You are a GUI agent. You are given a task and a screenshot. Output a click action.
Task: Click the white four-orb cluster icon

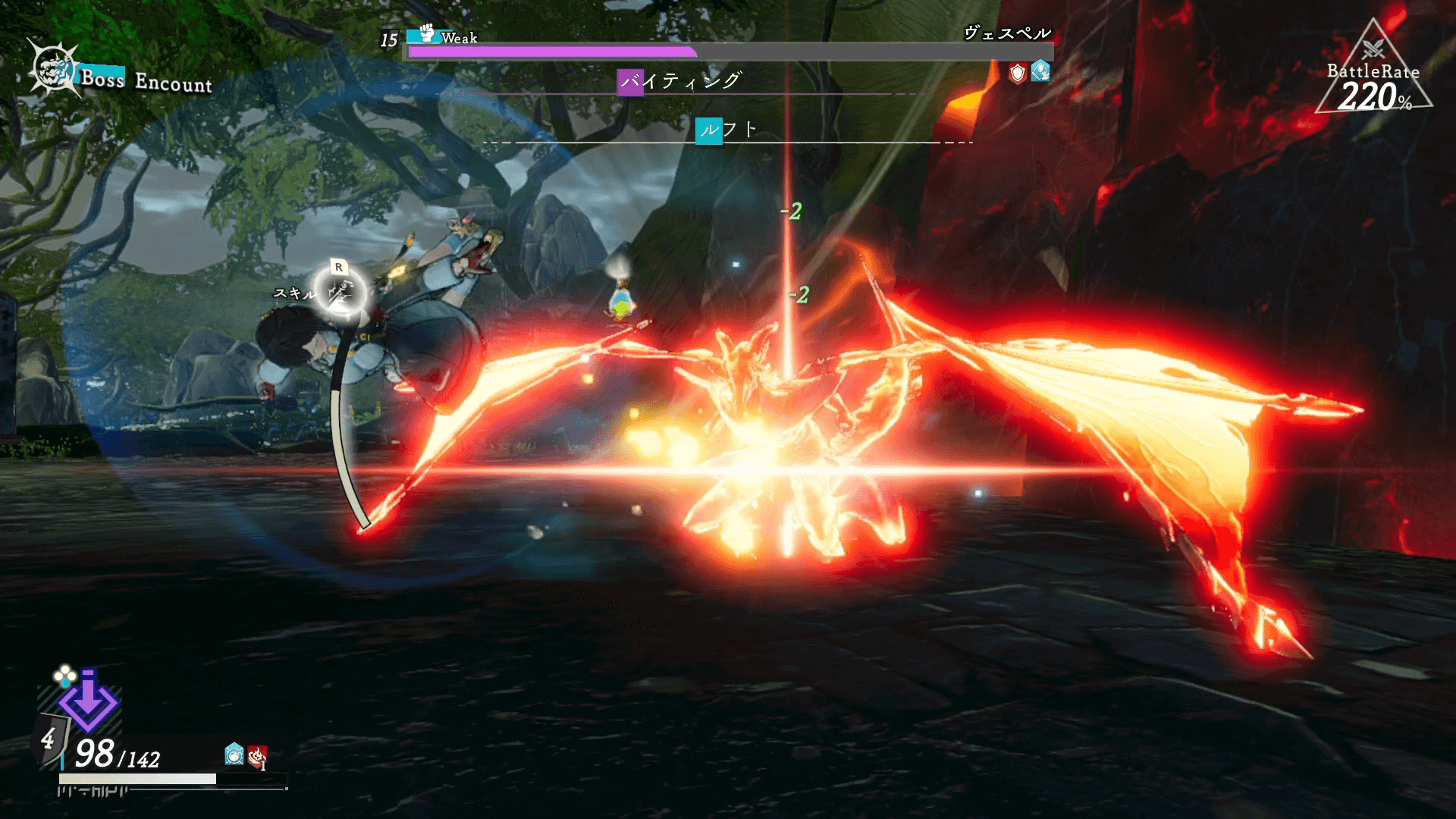click(x=64, y=674)
